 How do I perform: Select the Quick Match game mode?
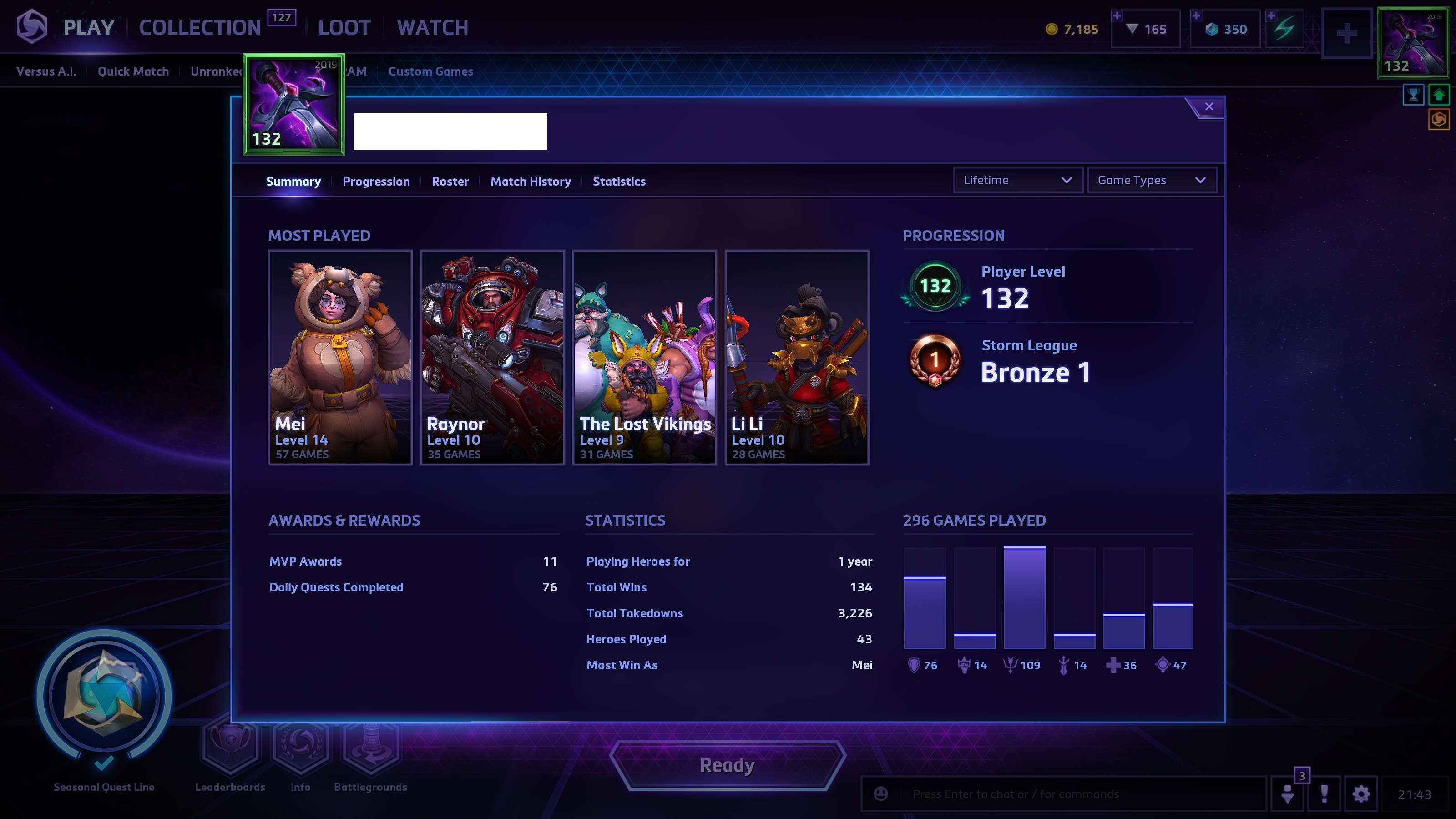click(133, 71)
